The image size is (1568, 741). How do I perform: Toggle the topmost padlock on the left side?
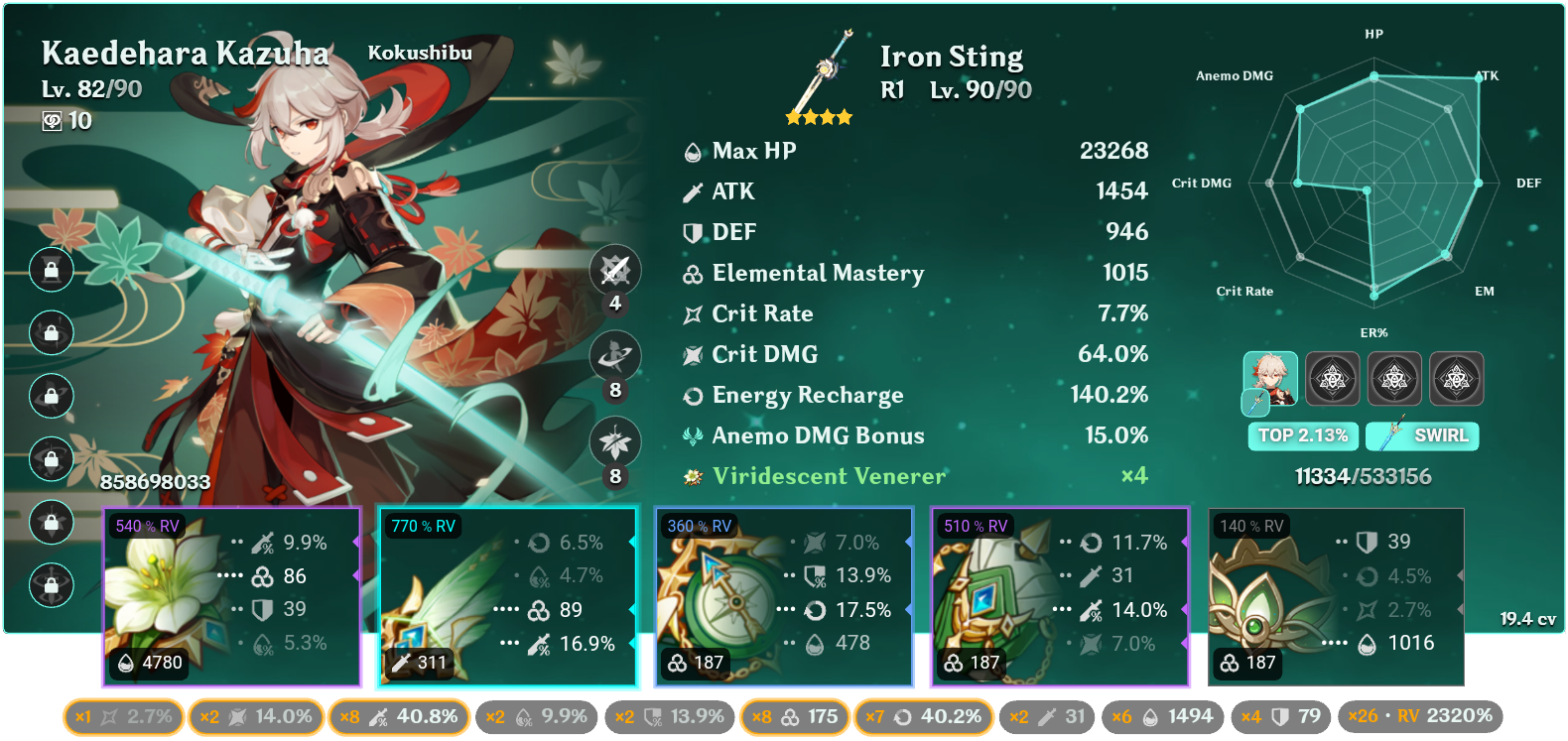[52, 270]
